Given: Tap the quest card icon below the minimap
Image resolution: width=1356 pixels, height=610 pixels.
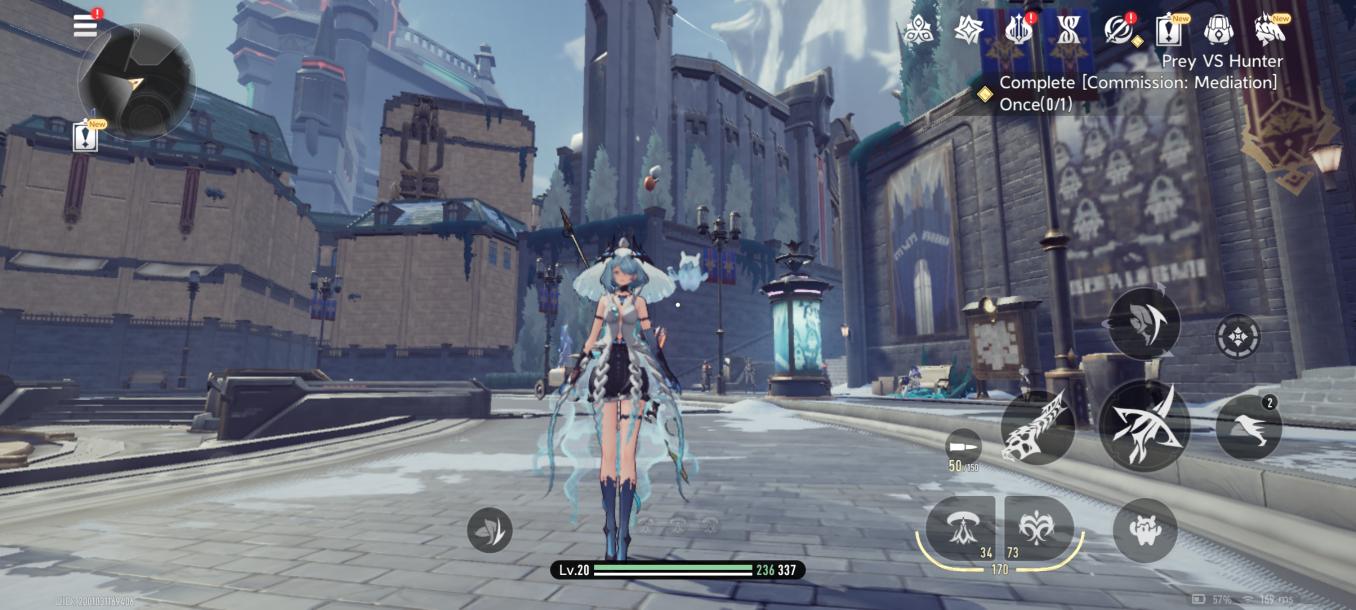Looking at the screenshot, I should (x=86, y=137).
